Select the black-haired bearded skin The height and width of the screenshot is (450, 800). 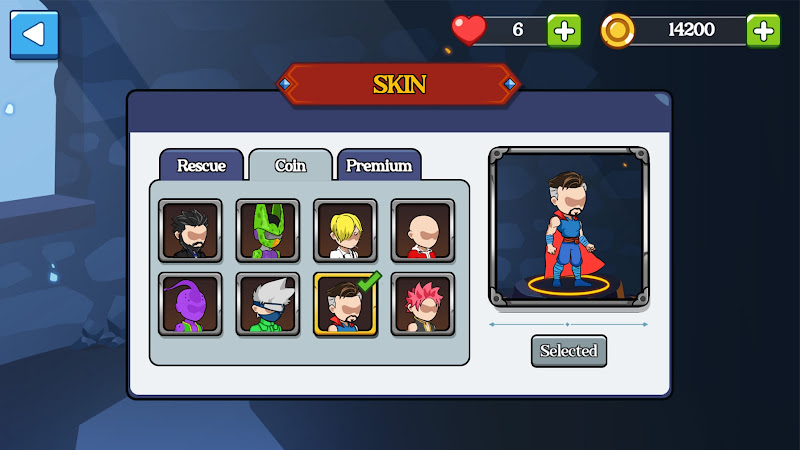click(x=189, y=230)
